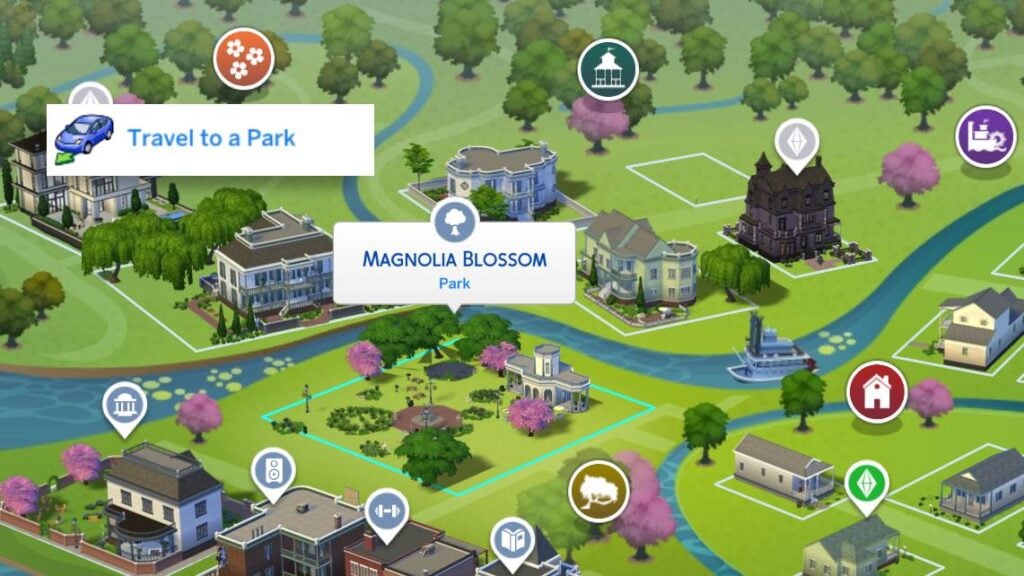Screen dimensions: 1024x576
Task: Select the purple steamboat map marker
Action: [985, 135]
